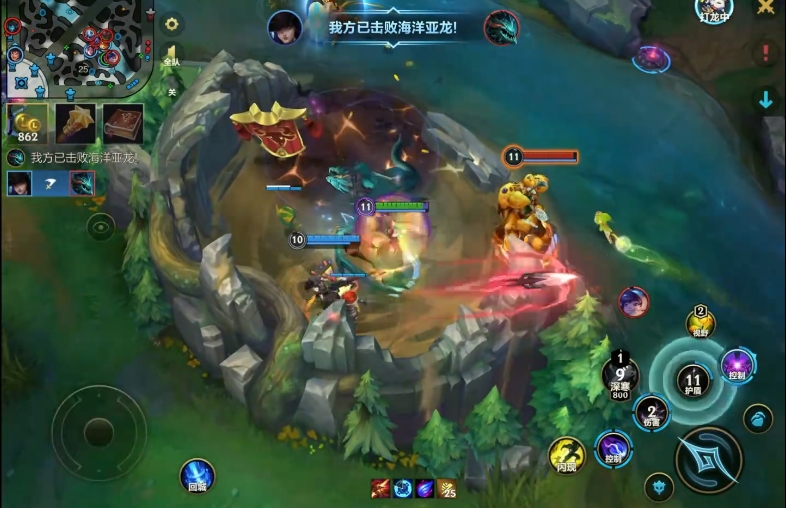Buy the suggested brown spellbook item

pyautogui.click(x=123, y=123)
